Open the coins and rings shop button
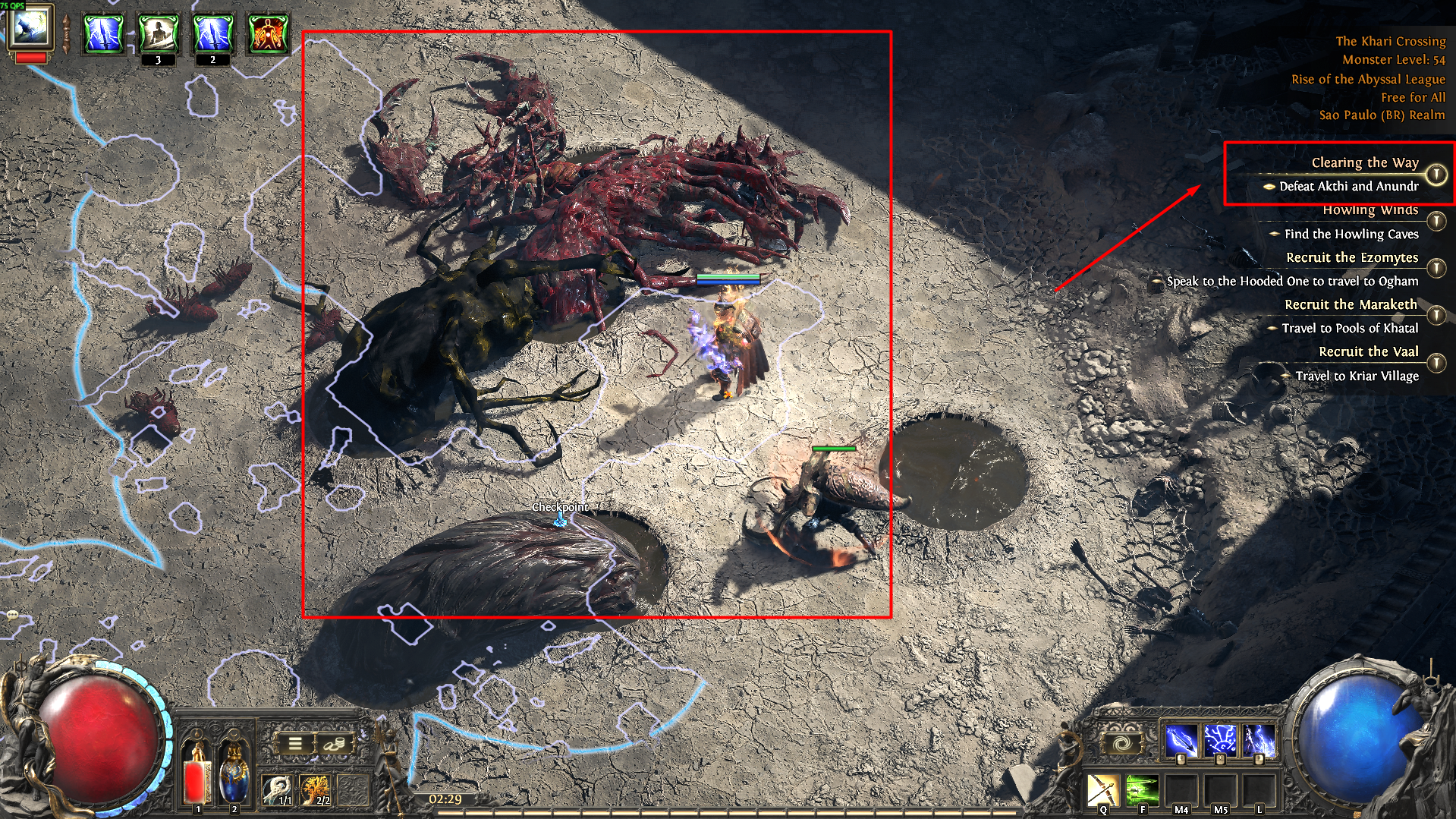 click(332, 743)
